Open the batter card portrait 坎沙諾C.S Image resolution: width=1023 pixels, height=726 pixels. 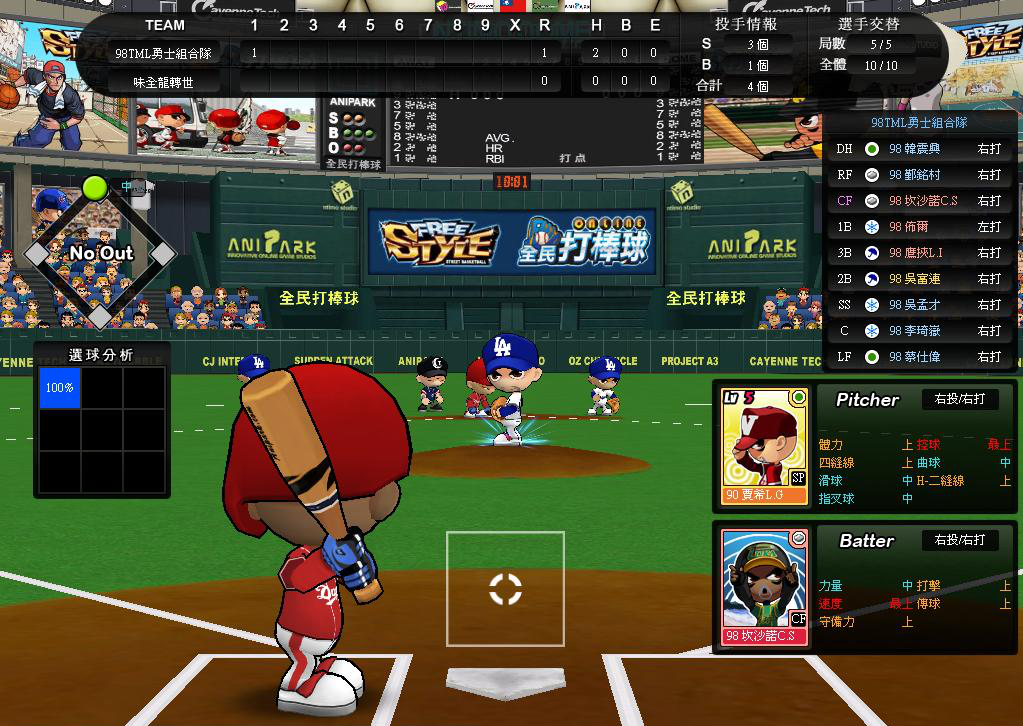[765, 587]
